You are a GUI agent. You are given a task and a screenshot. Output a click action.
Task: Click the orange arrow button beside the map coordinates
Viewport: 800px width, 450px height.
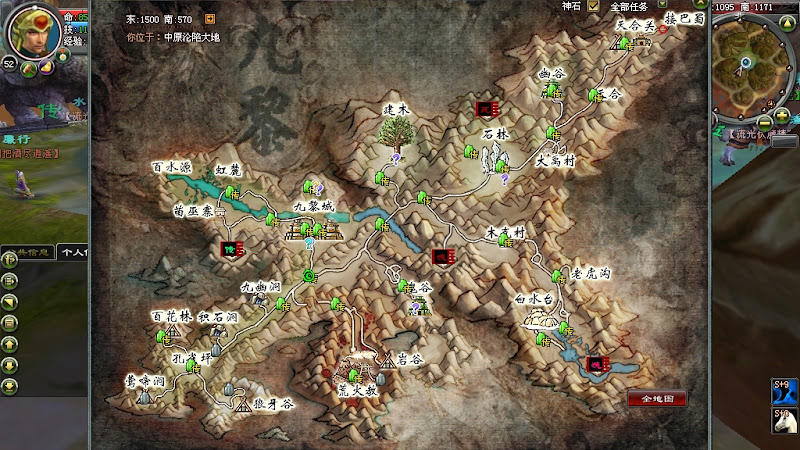coord(210,18)
